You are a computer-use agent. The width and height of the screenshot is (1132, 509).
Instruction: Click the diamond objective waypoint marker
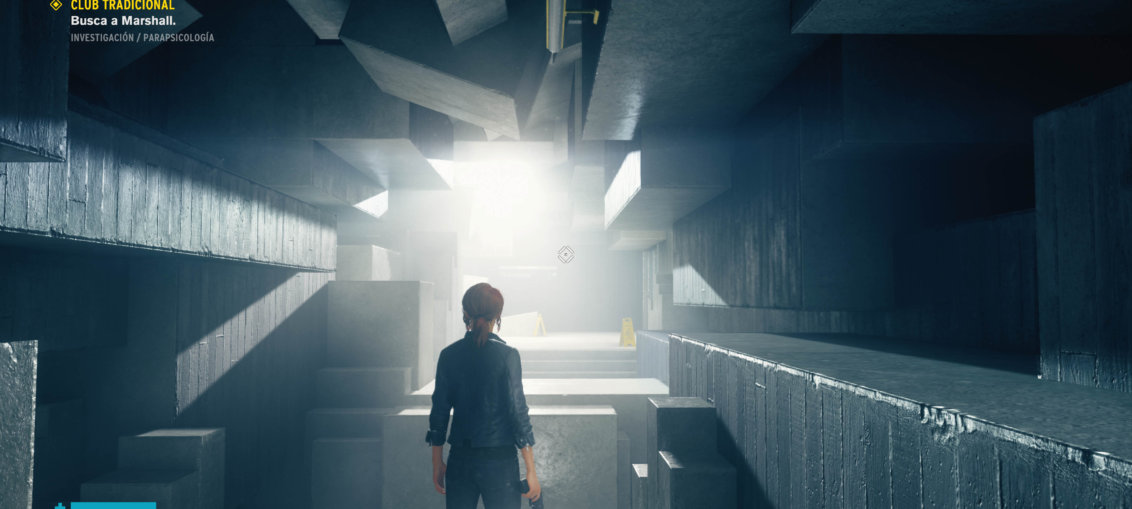pyautogui.click(x=566, y=255)
